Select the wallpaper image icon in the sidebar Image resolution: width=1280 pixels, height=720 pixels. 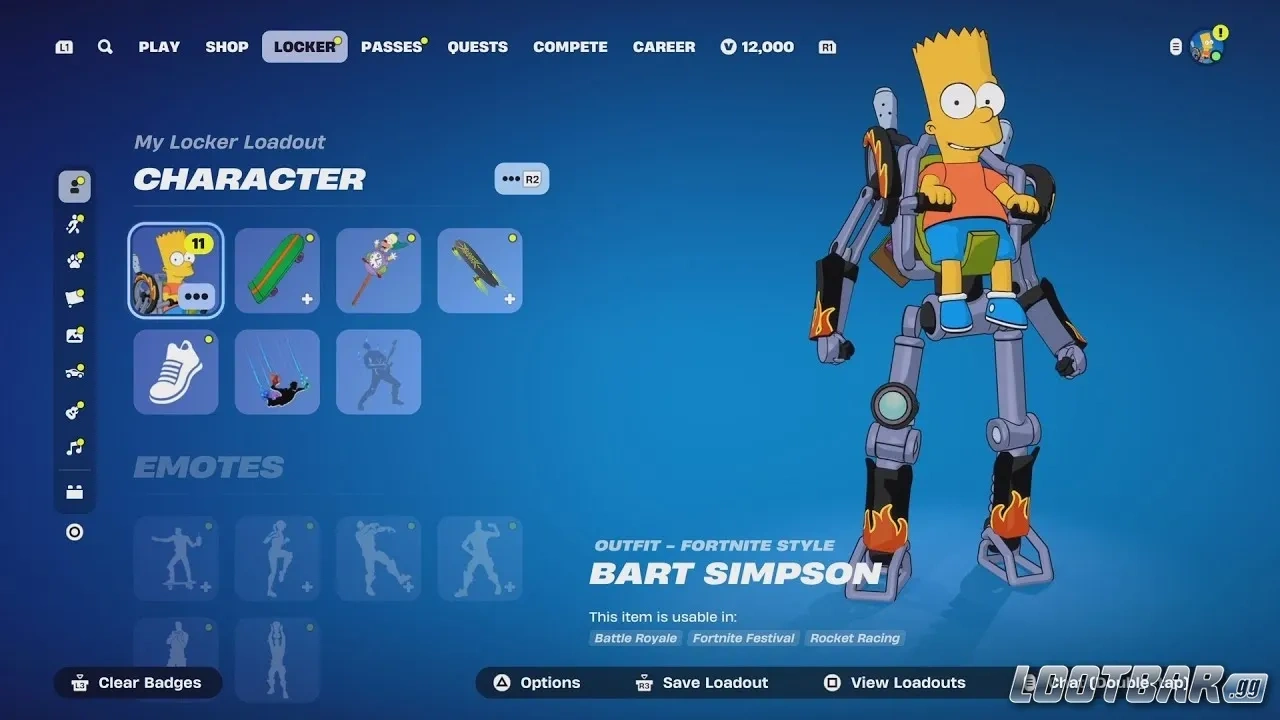[75, 334]
